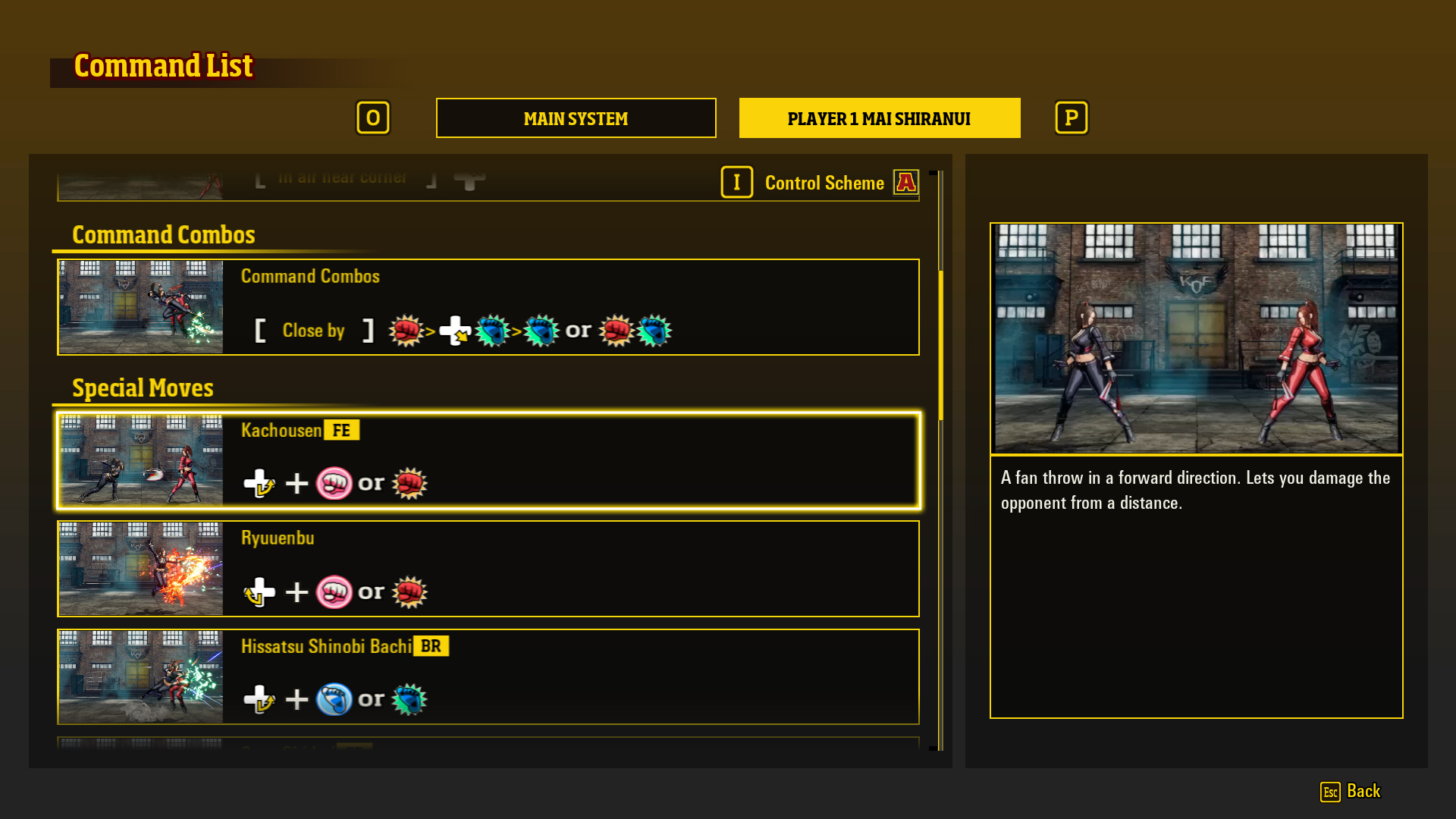Image resolution: width=1456 pixels, height=819 pixels.
Task: Open the Special Moves section header
Action: coord(142,388)
